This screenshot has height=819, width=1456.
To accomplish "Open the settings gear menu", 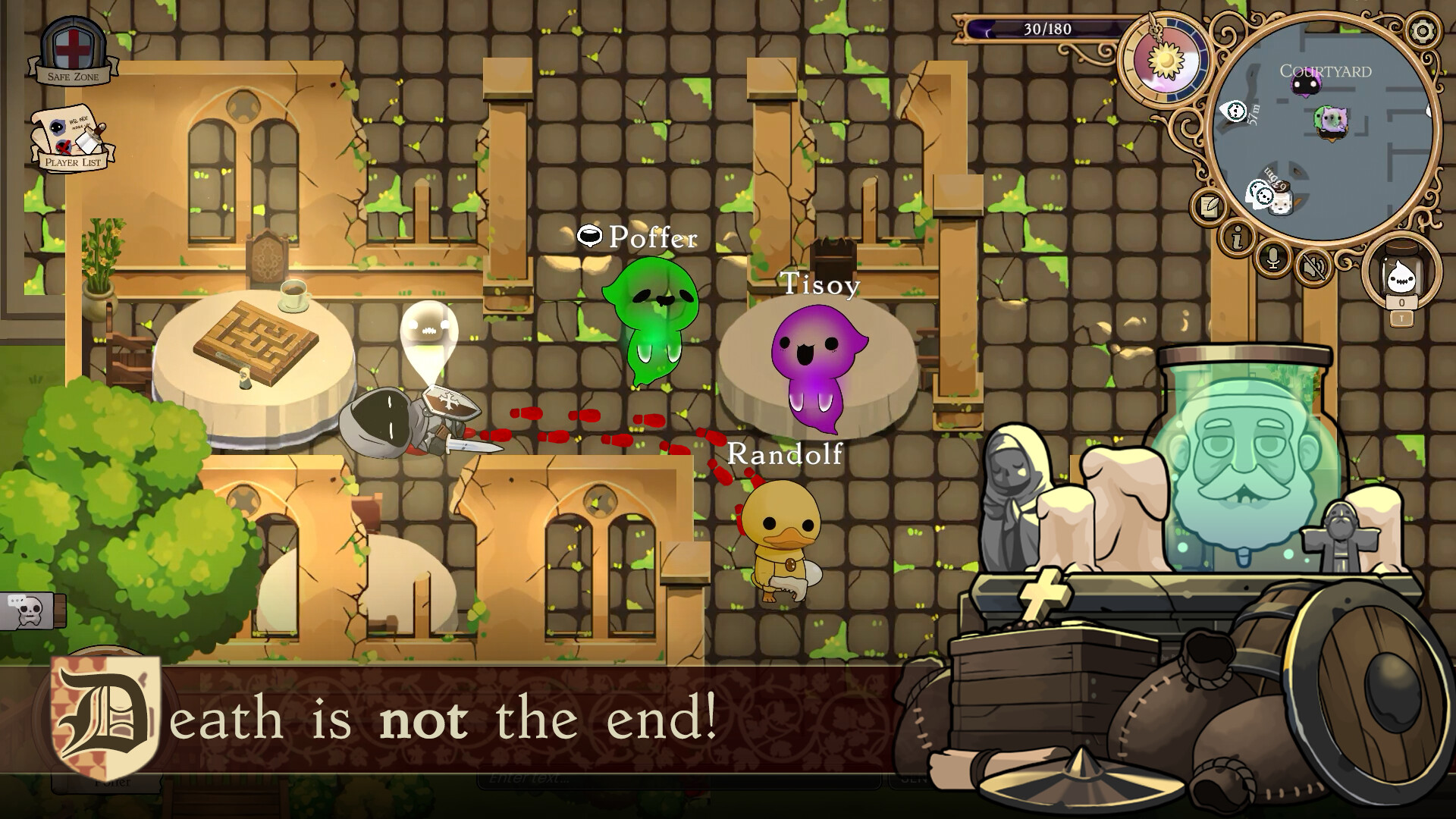I will 1424,30.
